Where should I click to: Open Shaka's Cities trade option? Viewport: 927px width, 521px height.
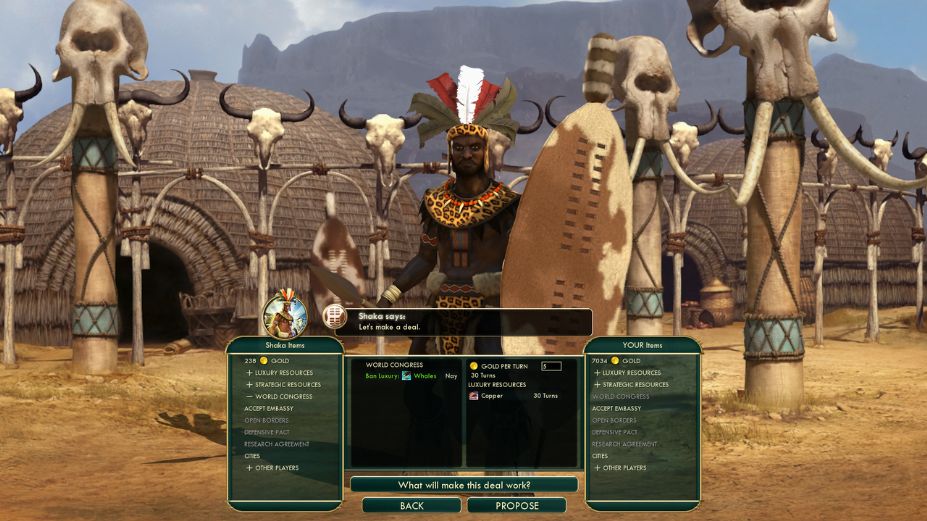tap(252, 456)
